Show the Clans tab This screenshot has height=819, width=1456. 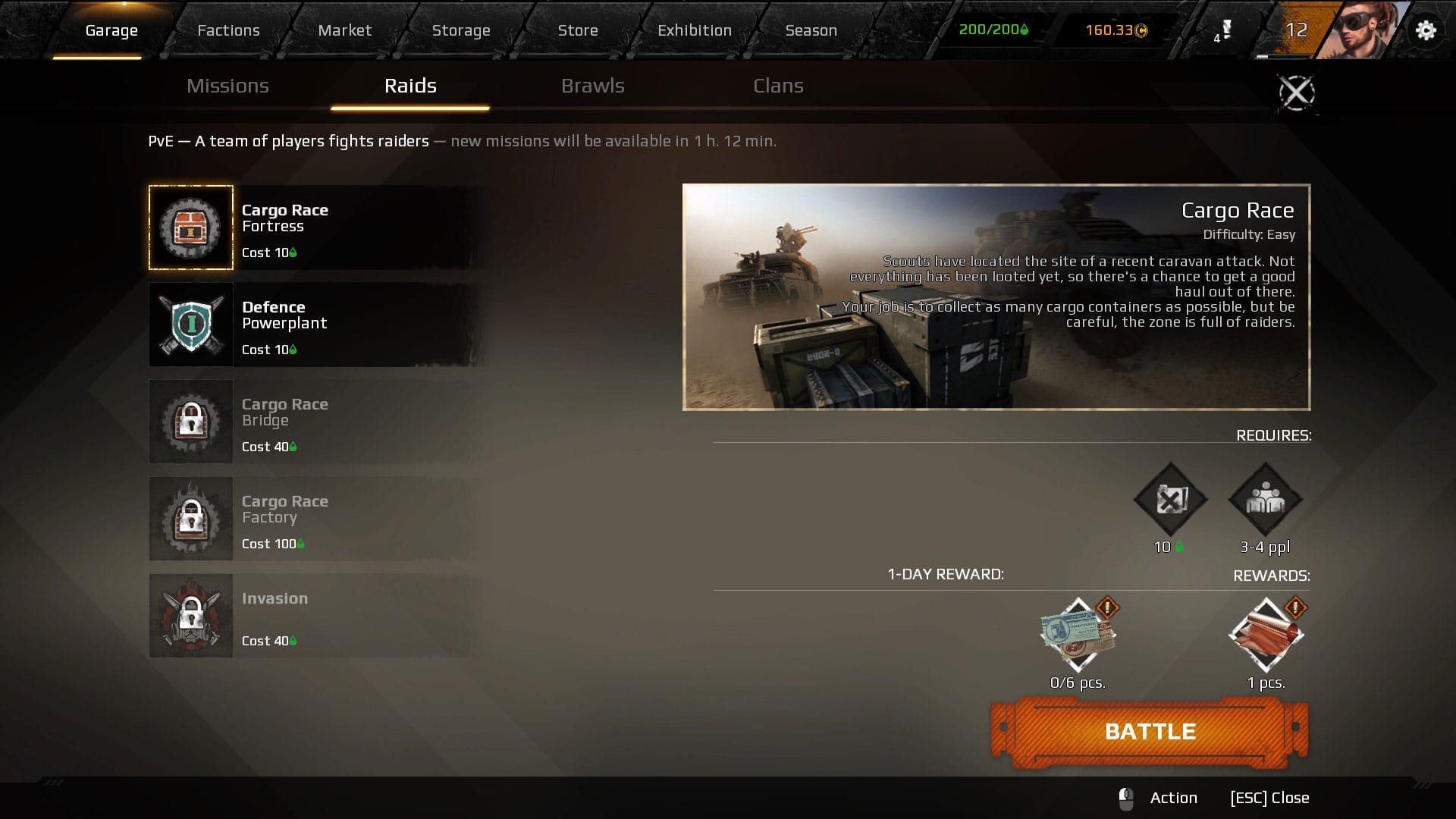(778, 86)
